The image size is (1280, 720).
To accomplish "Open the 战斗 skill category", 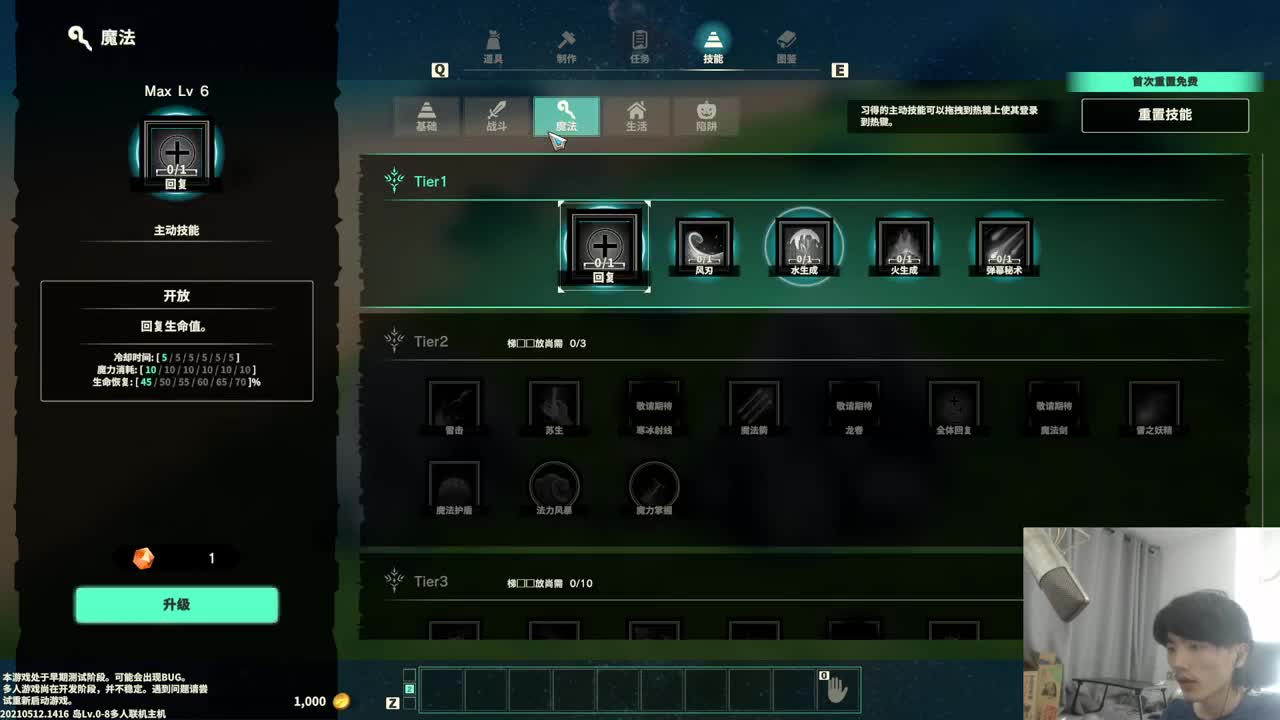I will click(x=495, y=116).
